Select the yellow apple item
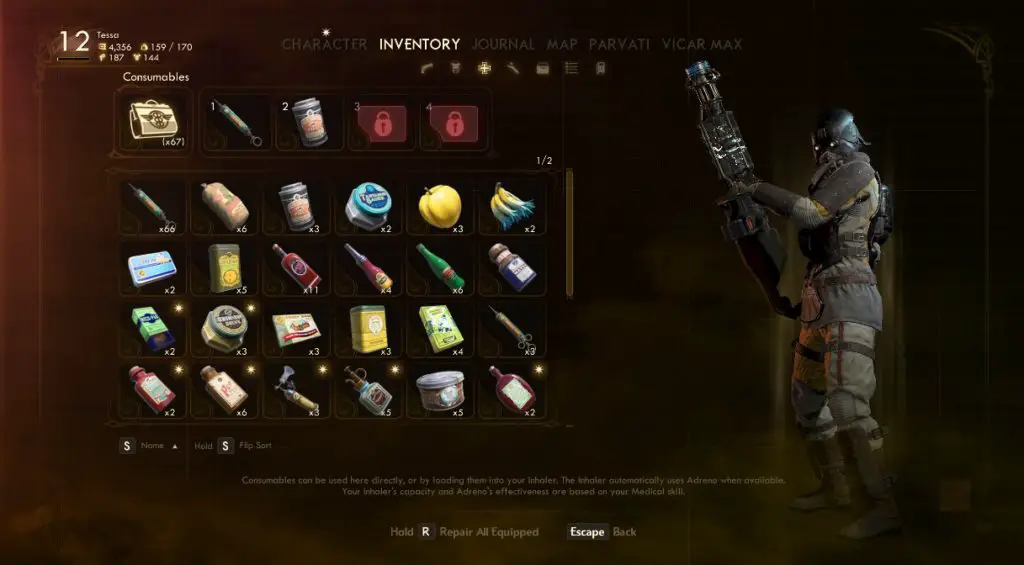This screenshot has height=565, width=1024. coord(439,206)
